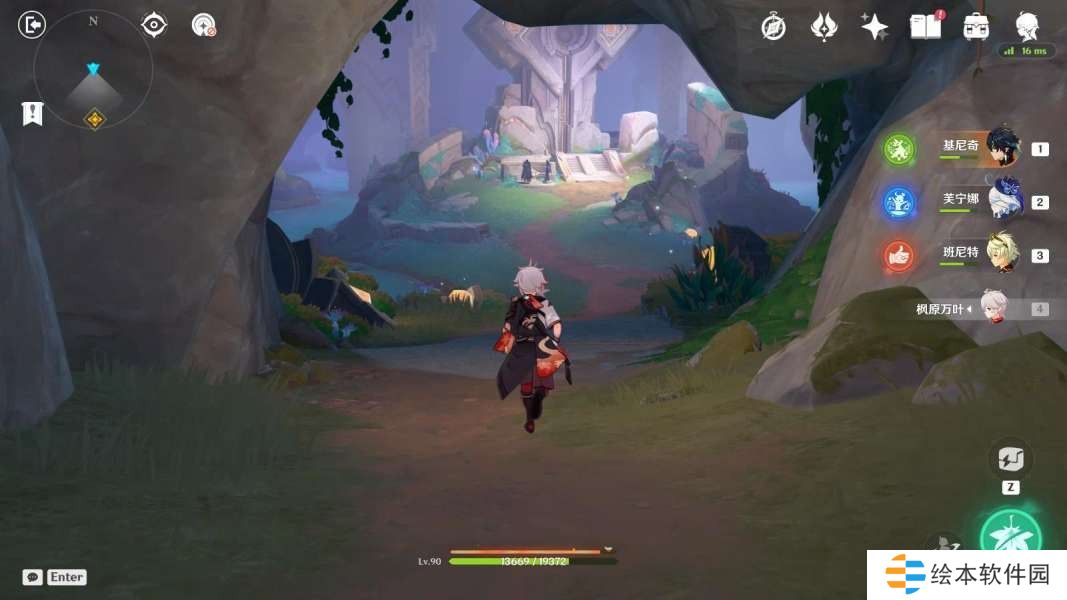This screenshot has width=1067, height=600.
Task: Trigger 班尼特's red elemental burst icon
Action: pyautogui.click(x=899, y=257)
